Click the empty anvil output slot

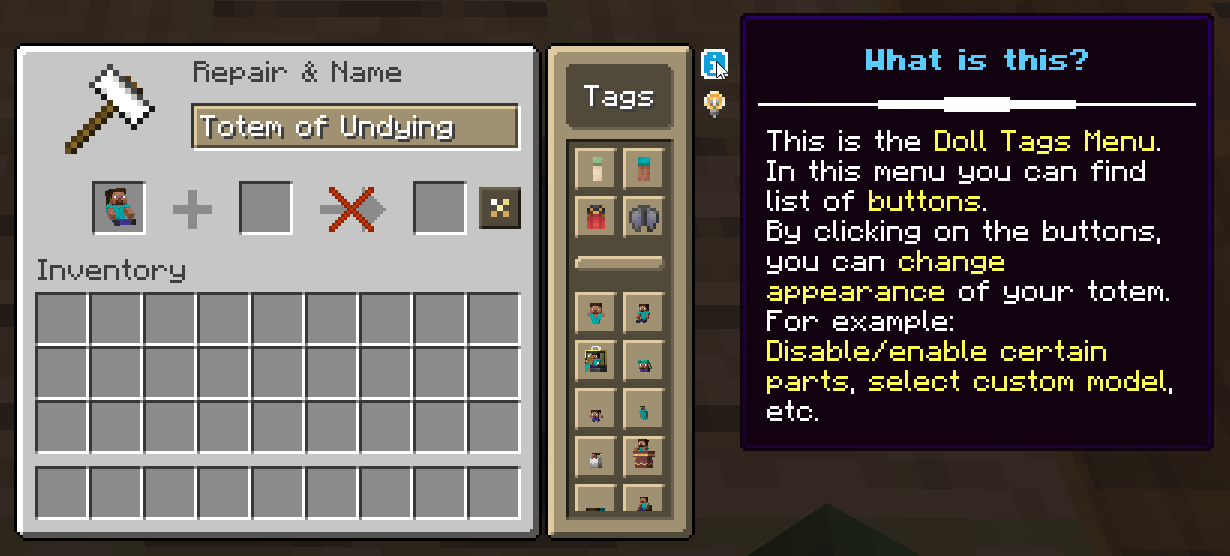point(439,208)
